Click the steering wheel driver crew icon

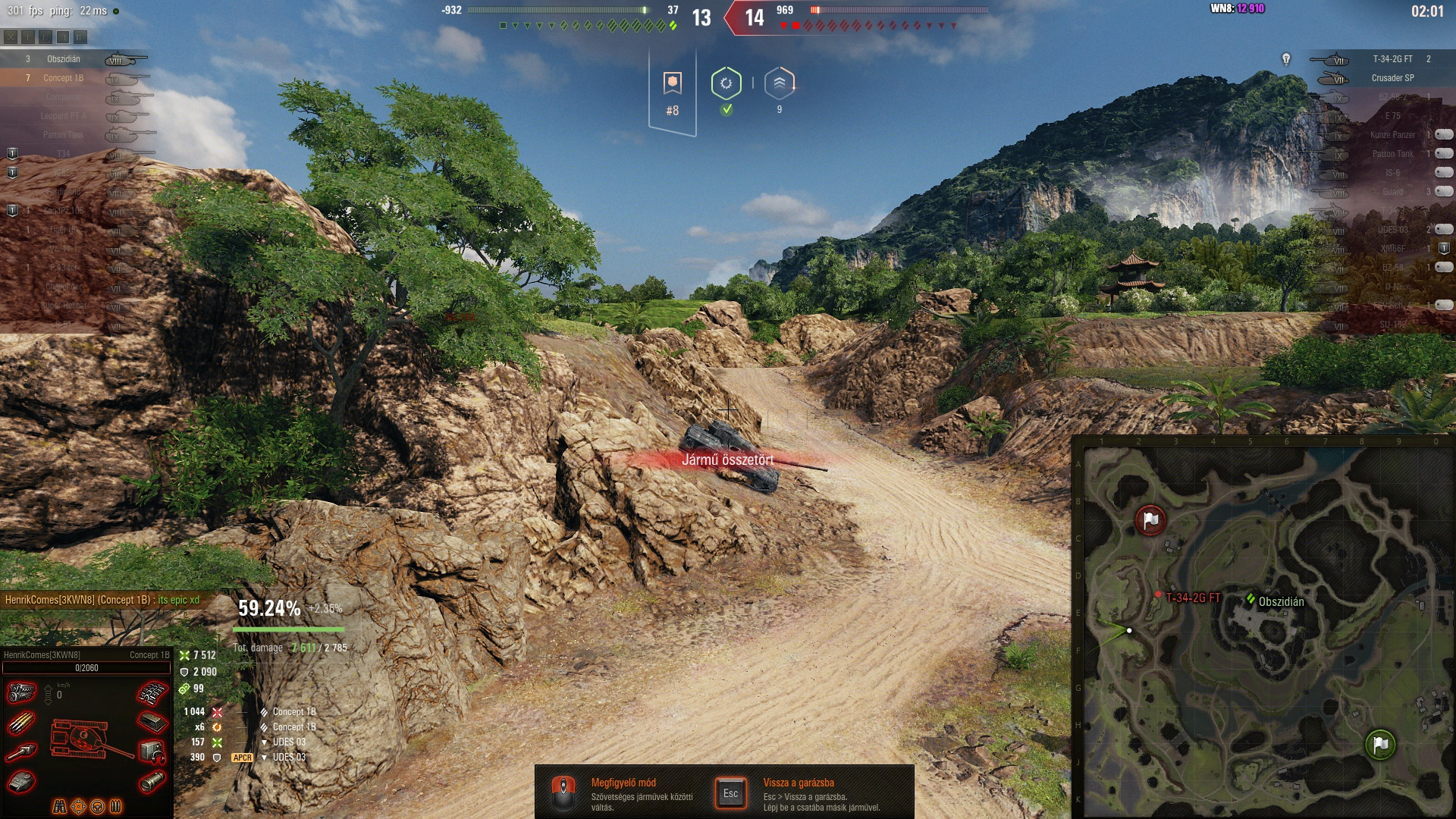click(97, 806)
